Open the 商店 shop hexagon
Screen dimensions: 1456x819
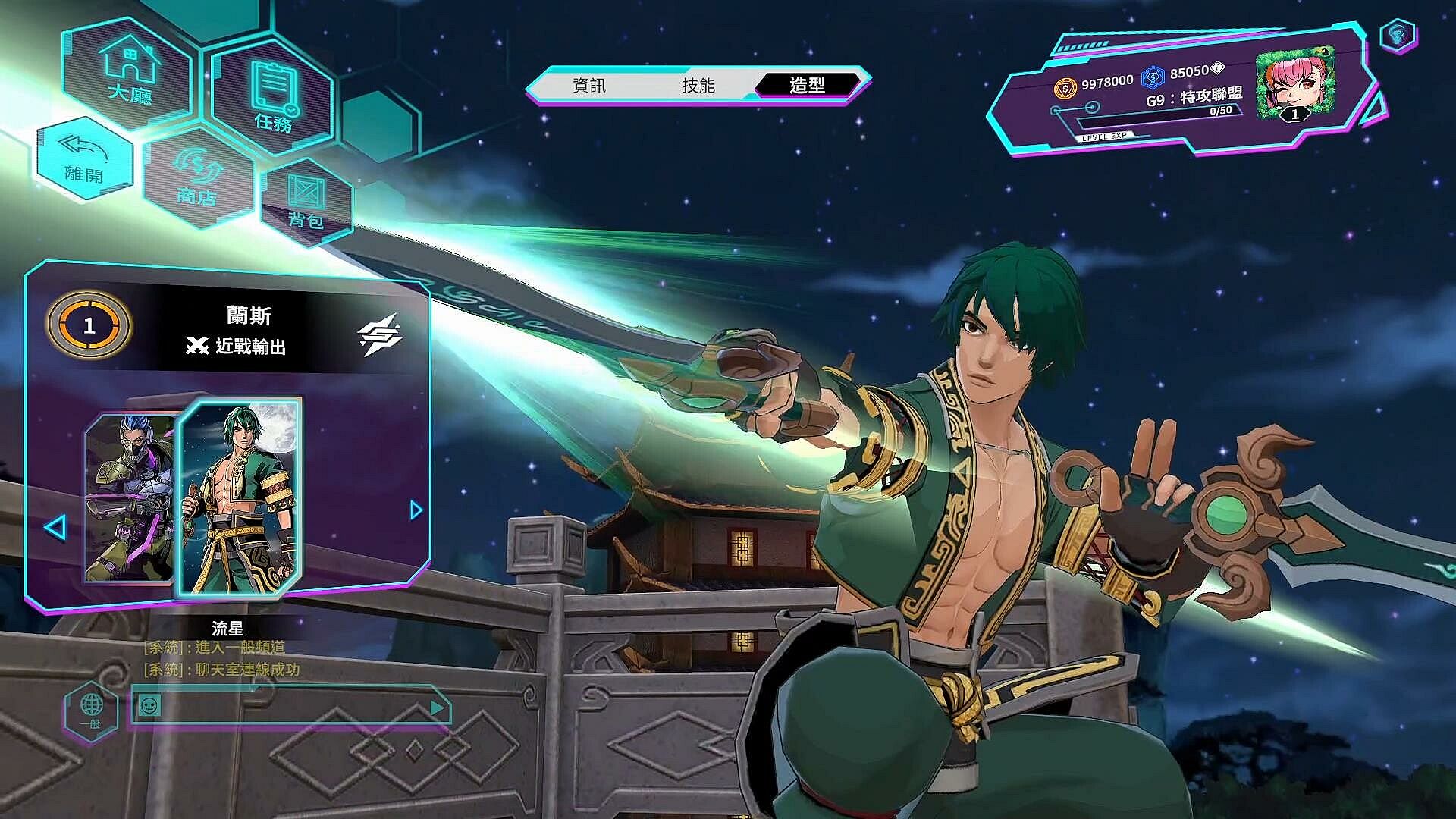click(x=197, y=177)
